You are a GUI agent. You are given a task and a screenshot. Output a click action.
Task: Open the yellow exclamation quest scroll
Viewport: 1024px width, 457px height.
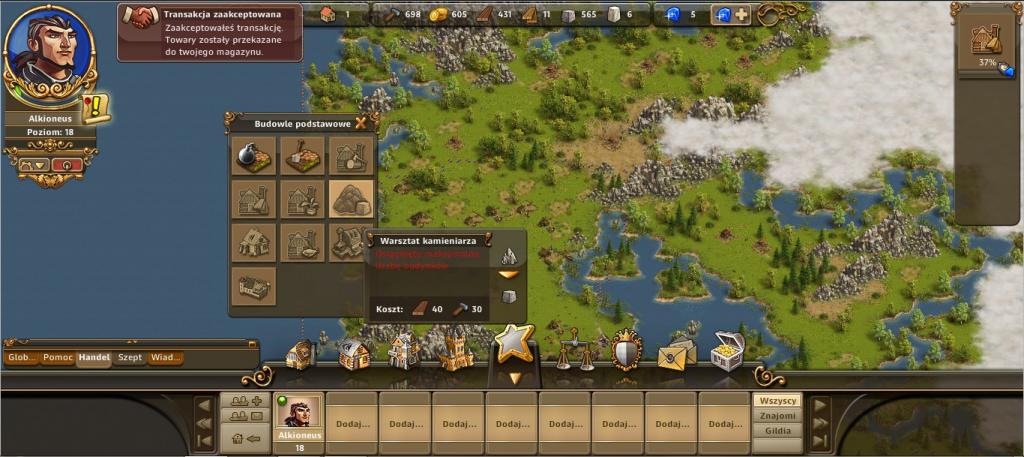click(97, 106)
